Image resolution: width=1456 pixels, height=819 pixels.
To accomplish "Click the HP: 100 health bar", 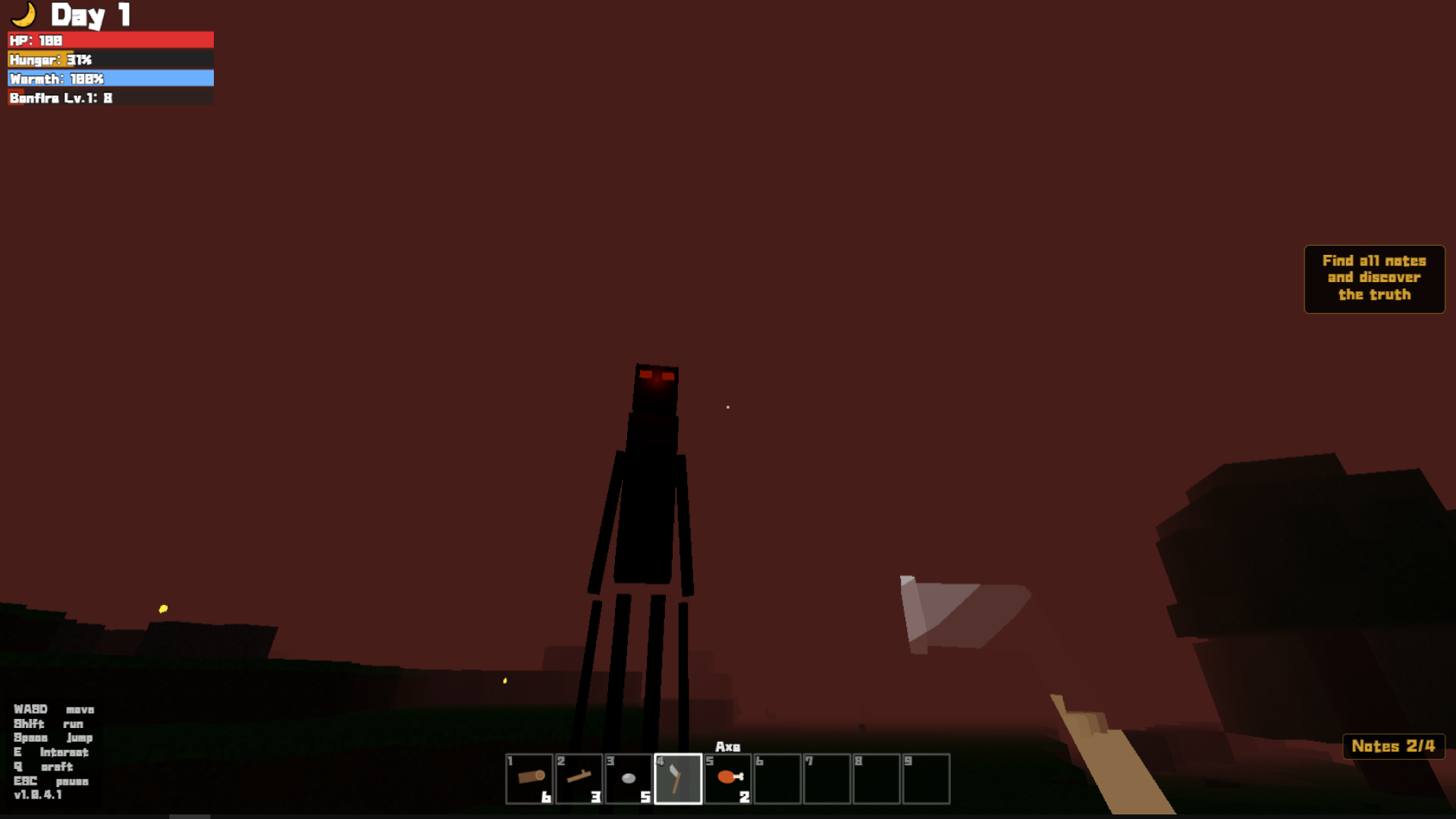I will pyautogui.click(x=110, y=40).
